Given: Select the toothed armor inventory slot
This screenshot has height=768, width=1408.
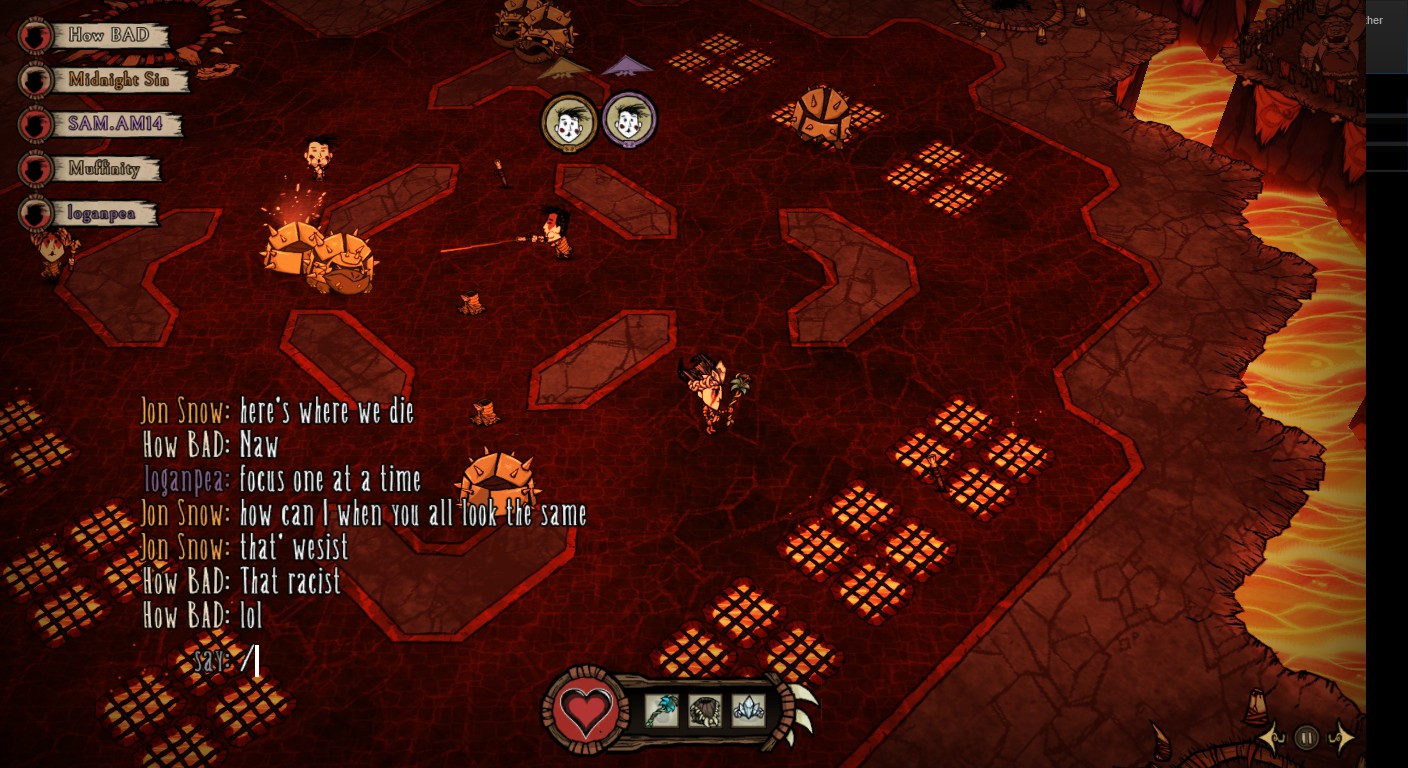Looking at the screenshot, I should click(x=704, y=710).
